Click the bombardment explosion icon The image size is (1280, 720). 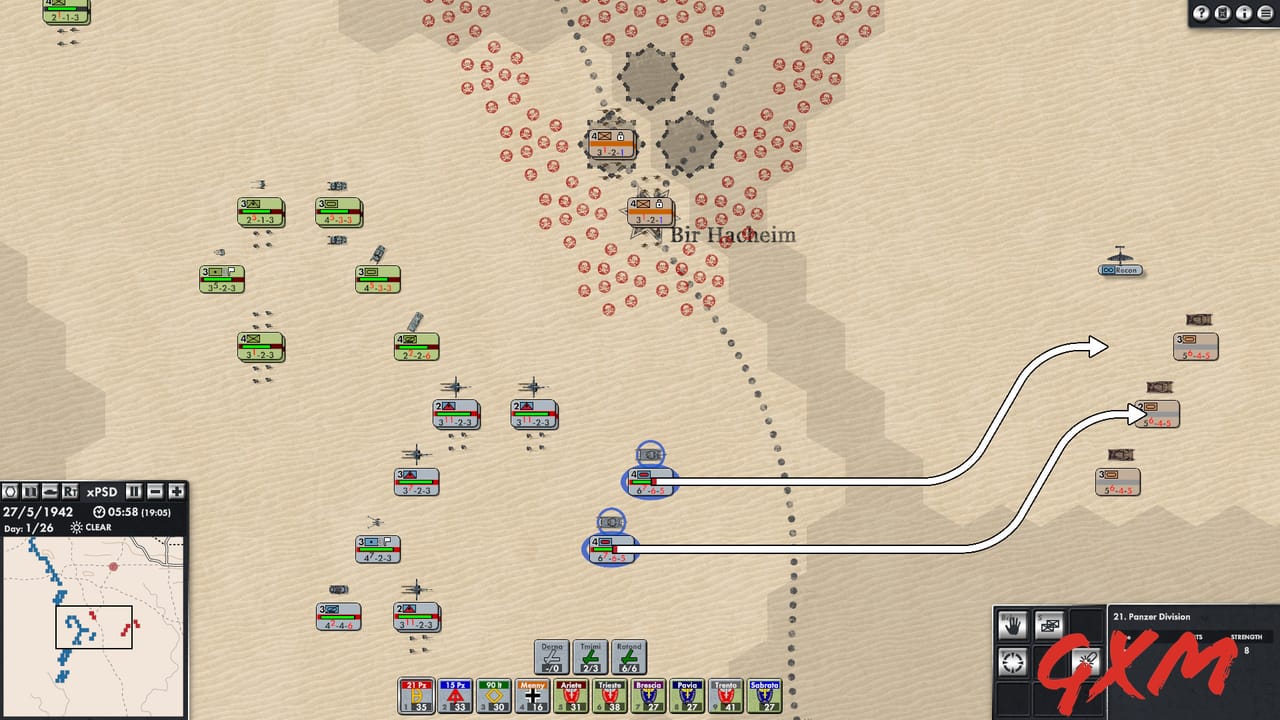(1085, 661)
